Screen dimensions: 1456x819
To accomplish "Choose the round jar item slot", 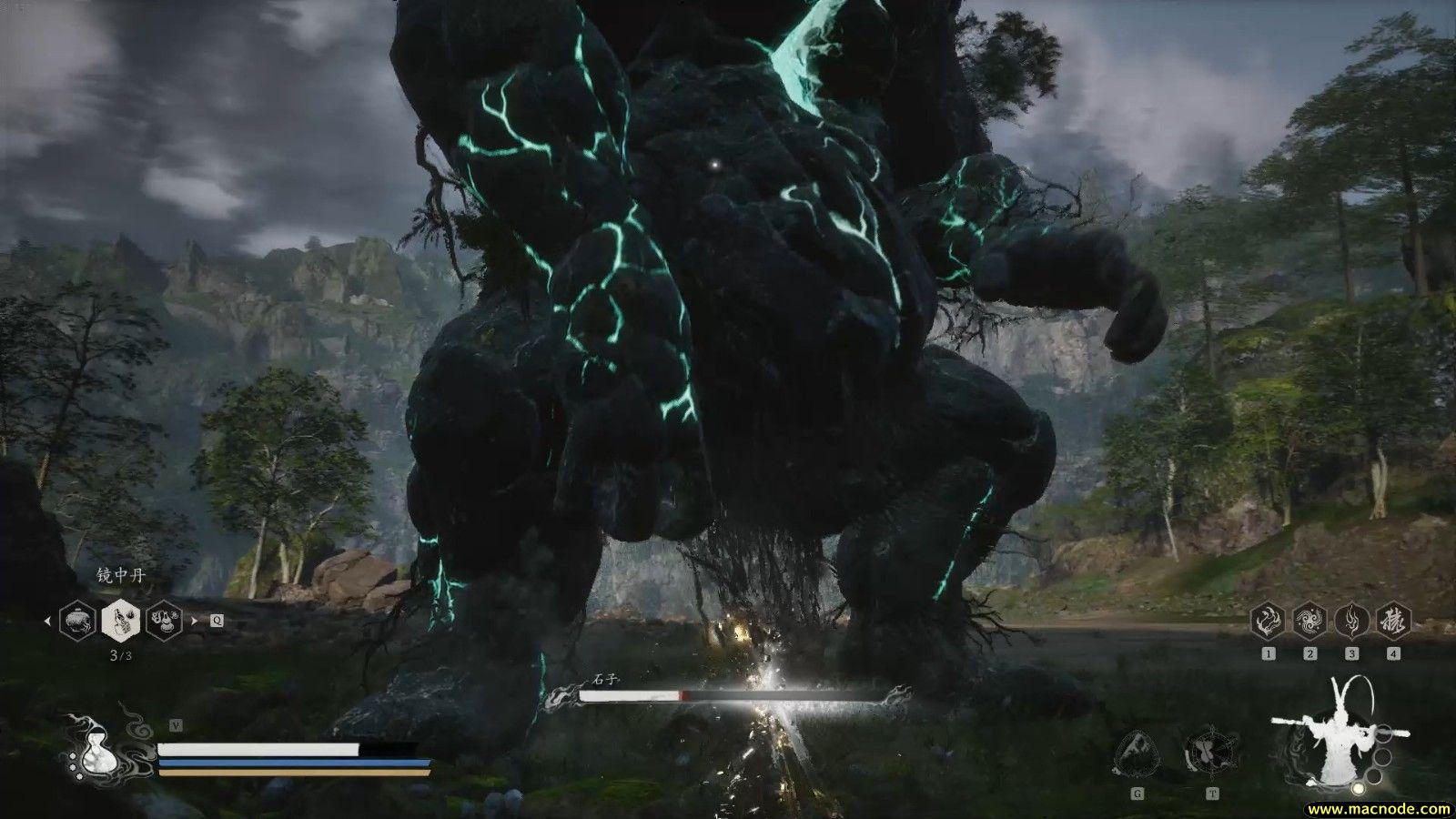I will point(77,621).
